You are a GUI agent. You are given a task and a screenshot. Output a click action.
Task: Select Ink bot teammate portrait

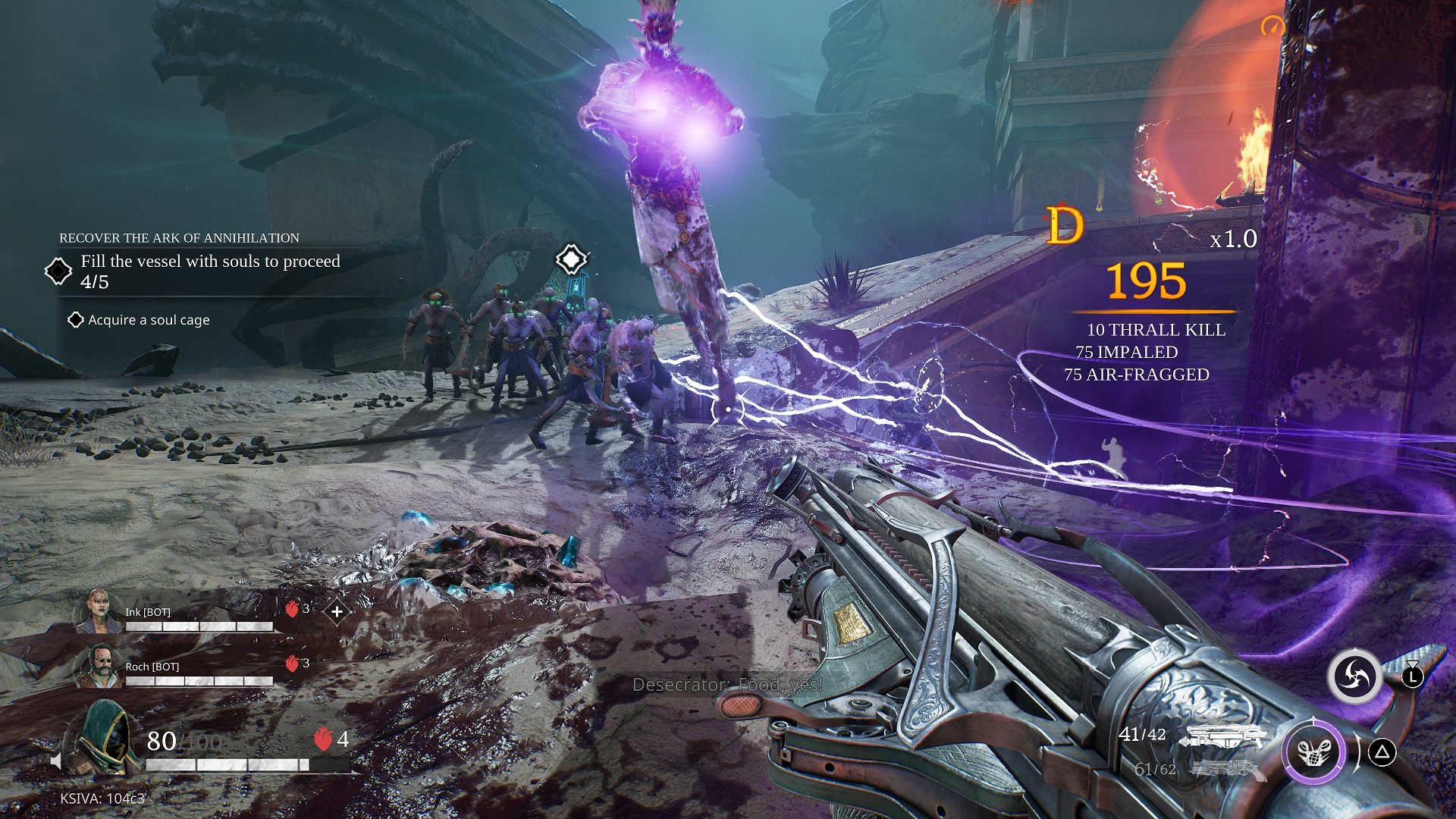point(99,611)
